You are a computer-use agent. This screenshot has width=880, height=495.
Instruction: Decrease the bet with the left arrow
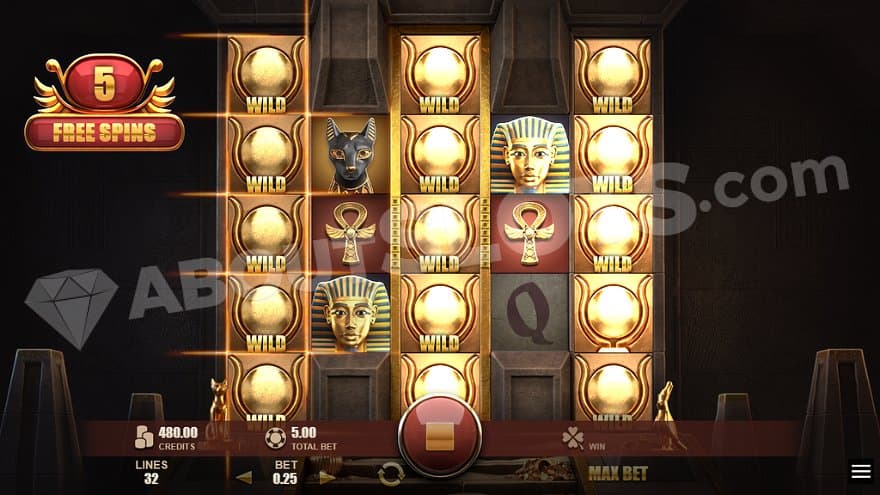pyautogui.click(x=244, y=477)
